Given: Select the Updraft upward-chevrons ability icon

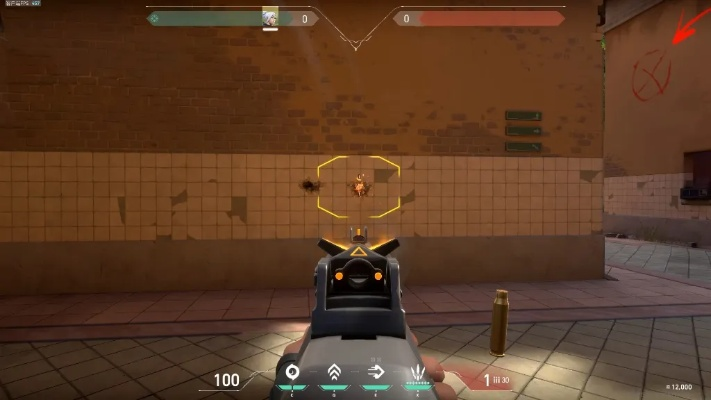Looking at the screenshot, I should pyautogui.click(x=334, y=373).
